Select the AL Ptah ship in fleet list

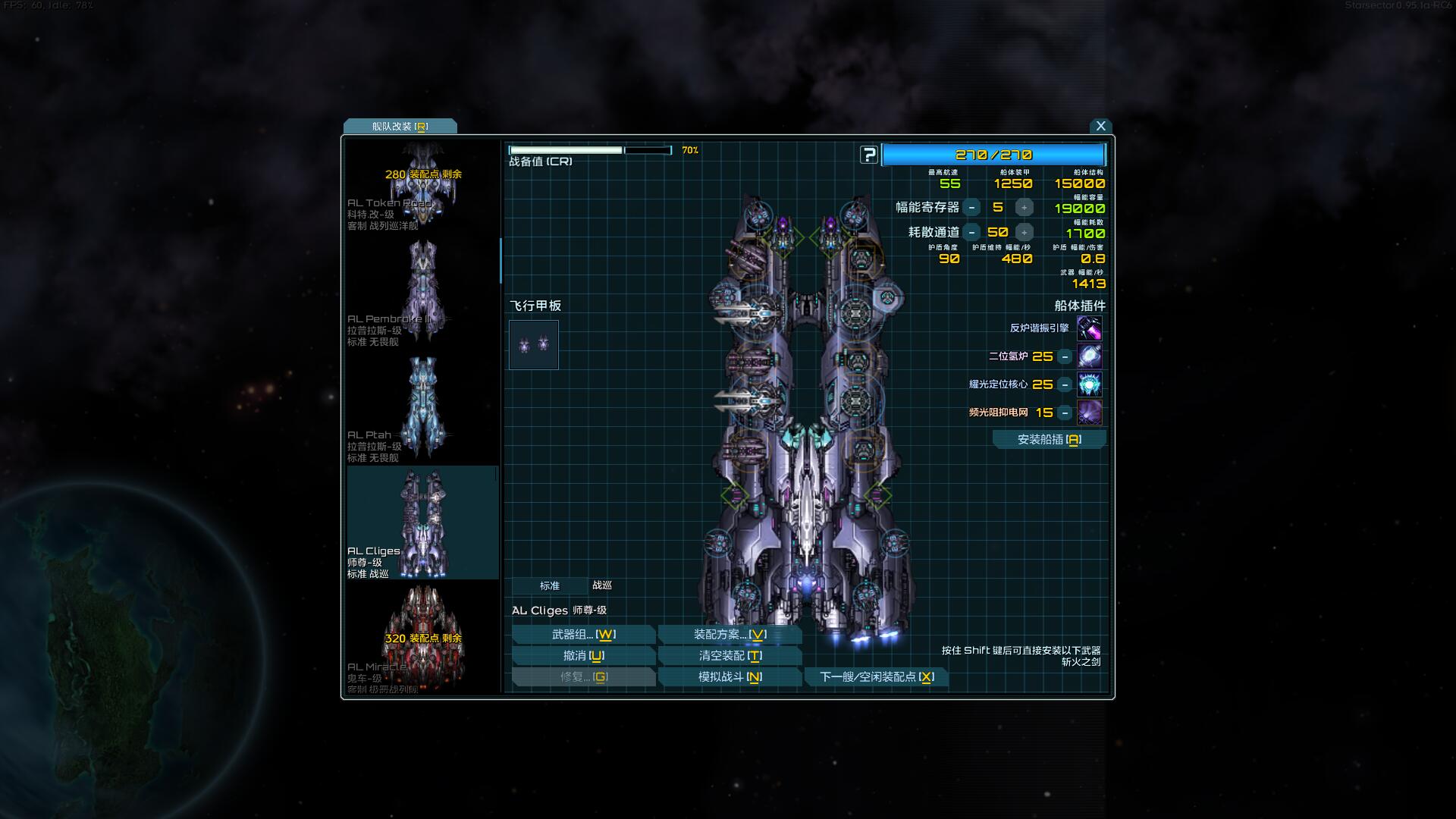[422, 407]
